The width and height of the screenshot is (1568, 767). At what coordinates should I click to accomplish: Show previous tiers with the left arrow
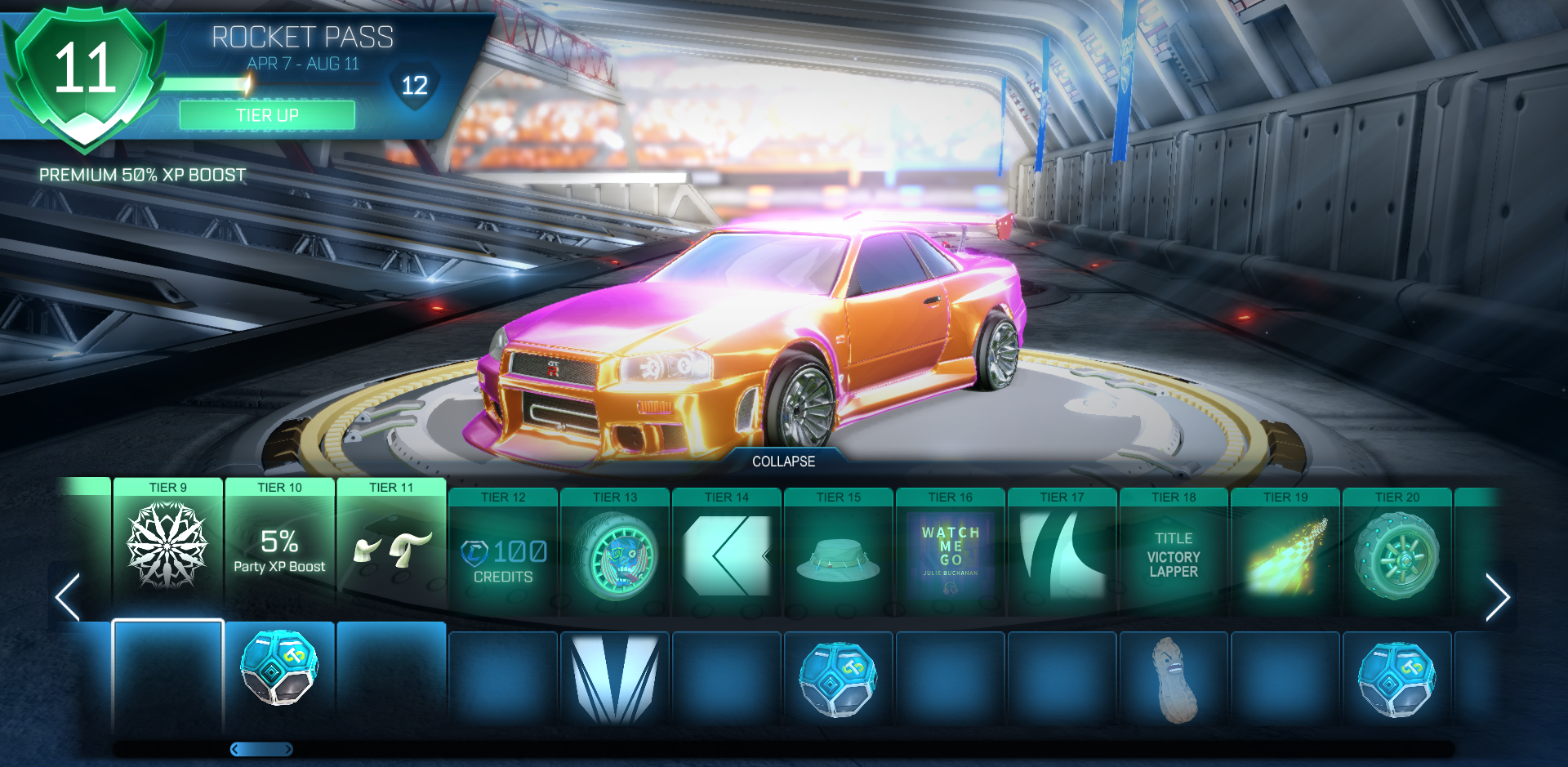(x=67, y=597)
